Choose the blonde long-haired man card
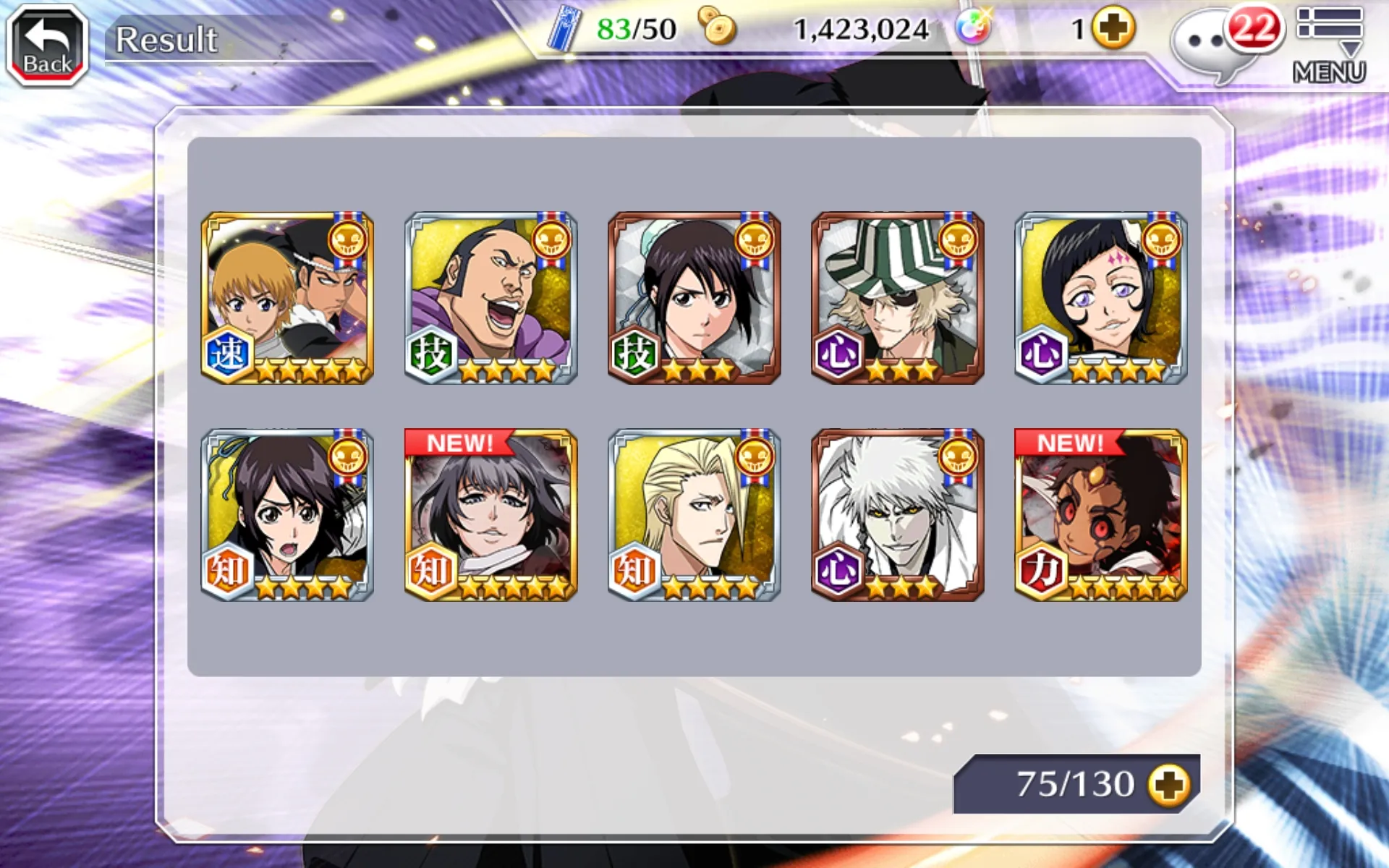Screen dimensions: 1389x868 coord(694,515)
